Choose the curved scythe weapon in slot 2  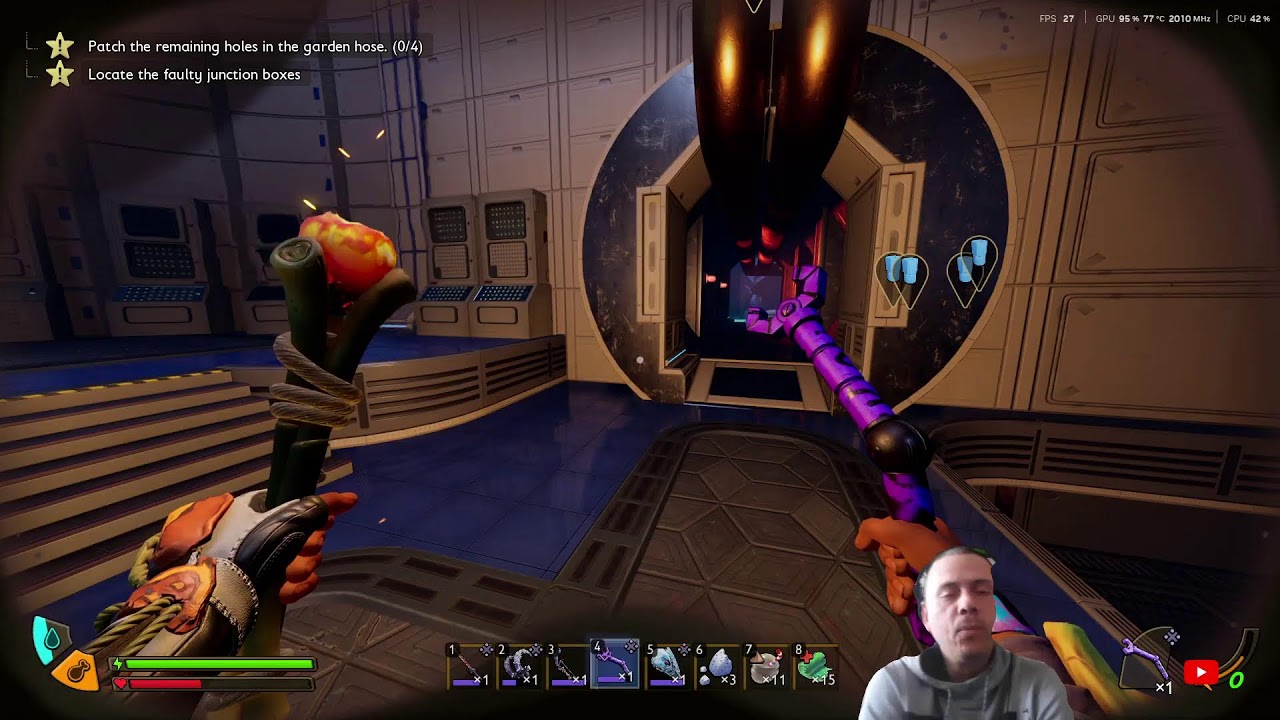(x=518, y=666)
